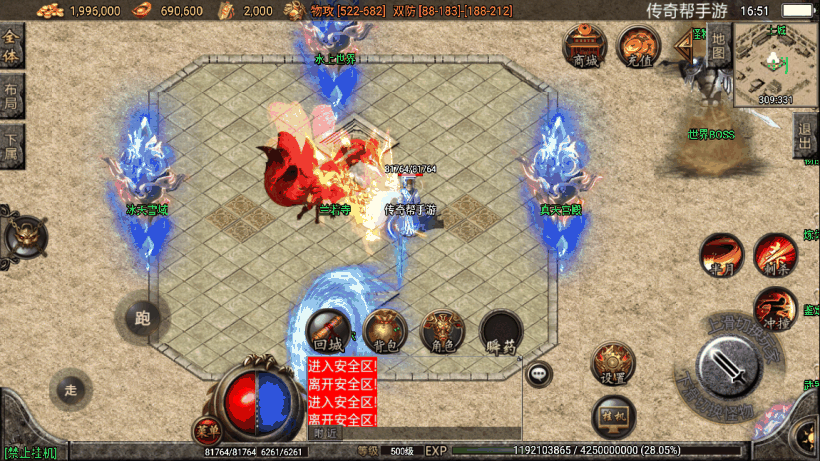This screenshot has height=461, width=820.
Task: Select the 全体 tab
Action: tap(11, 47)
